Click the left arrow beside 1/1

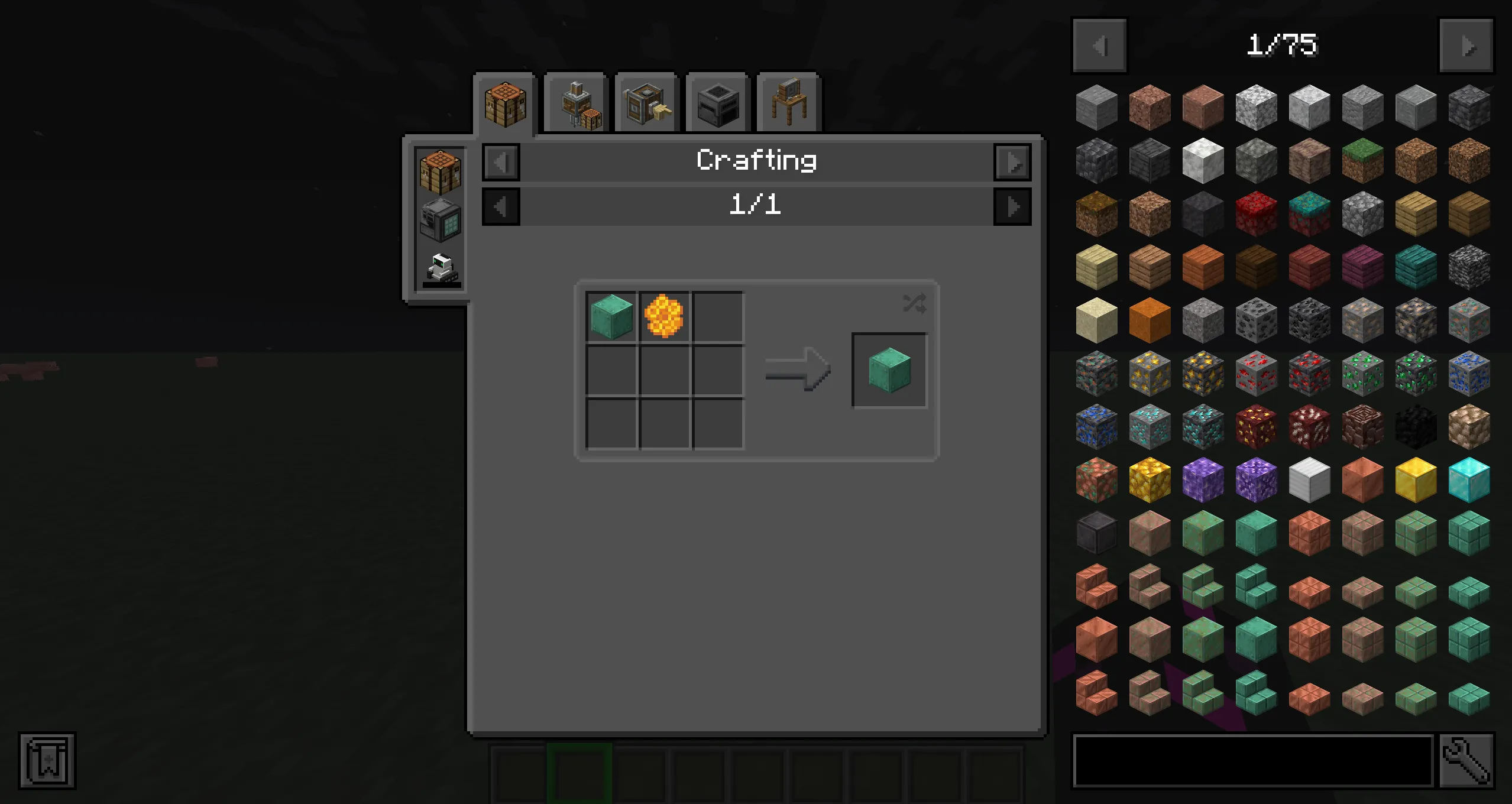pyautogui.click(x=500, y=206)
